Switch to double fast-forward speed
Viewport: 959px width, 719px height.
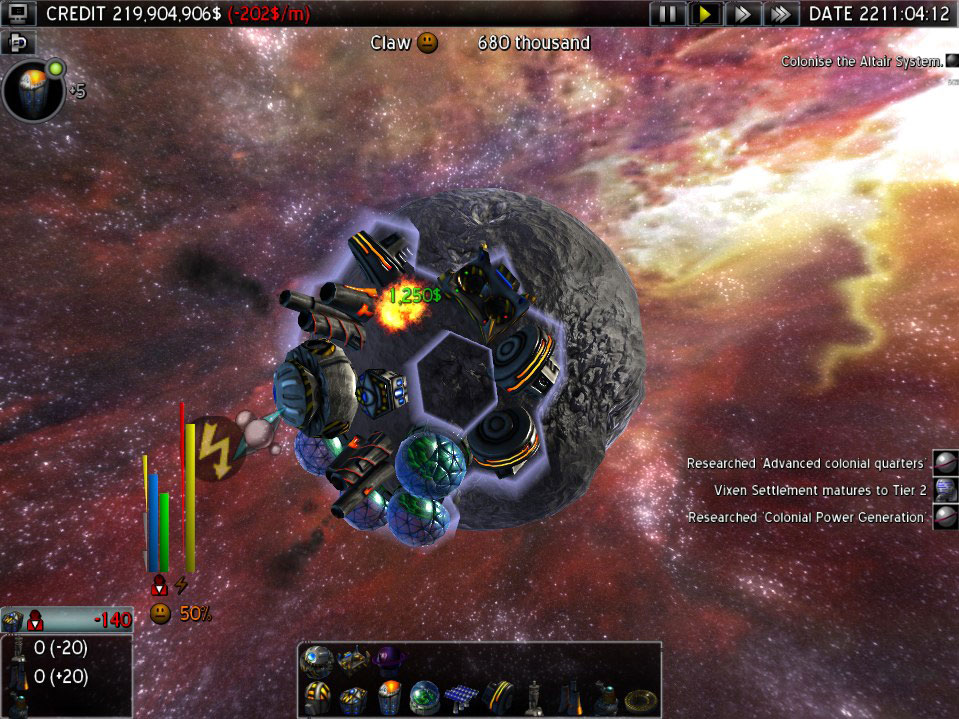pyautogui.click(x=743, y=14)
